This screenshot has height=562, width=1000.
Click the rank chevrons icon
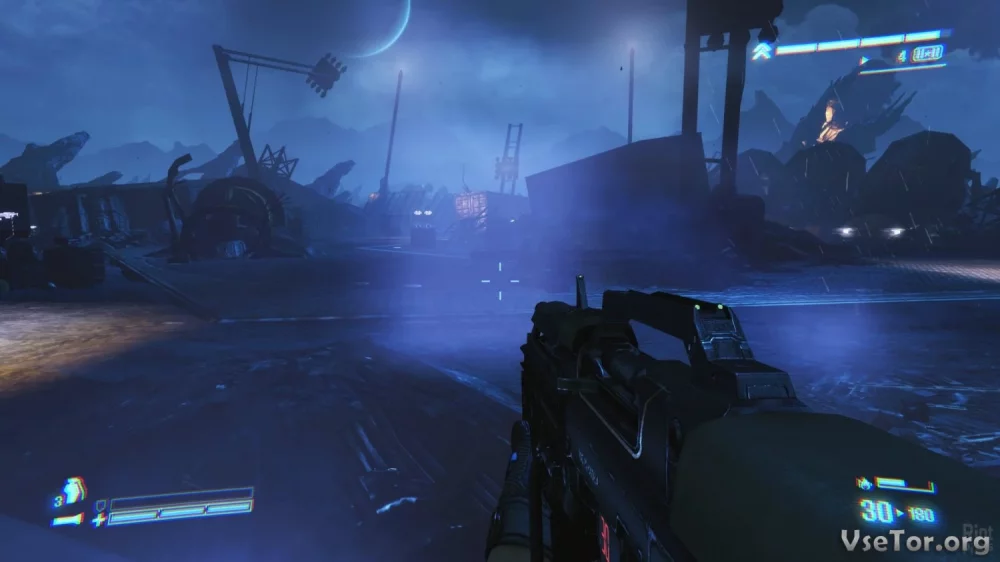761,50
